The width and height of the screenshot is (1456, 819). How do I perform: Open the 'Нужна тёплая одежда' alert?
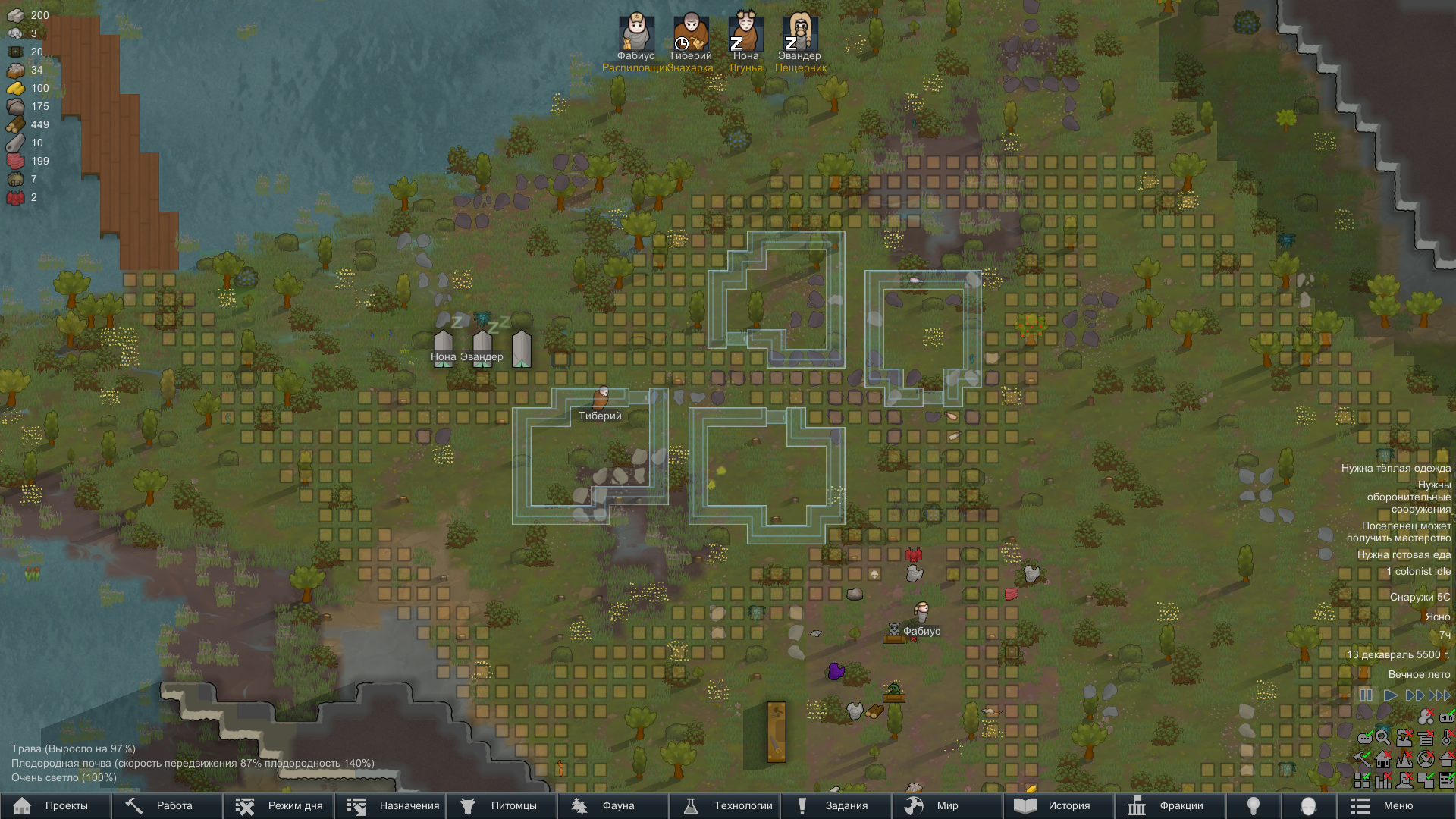1395,469
